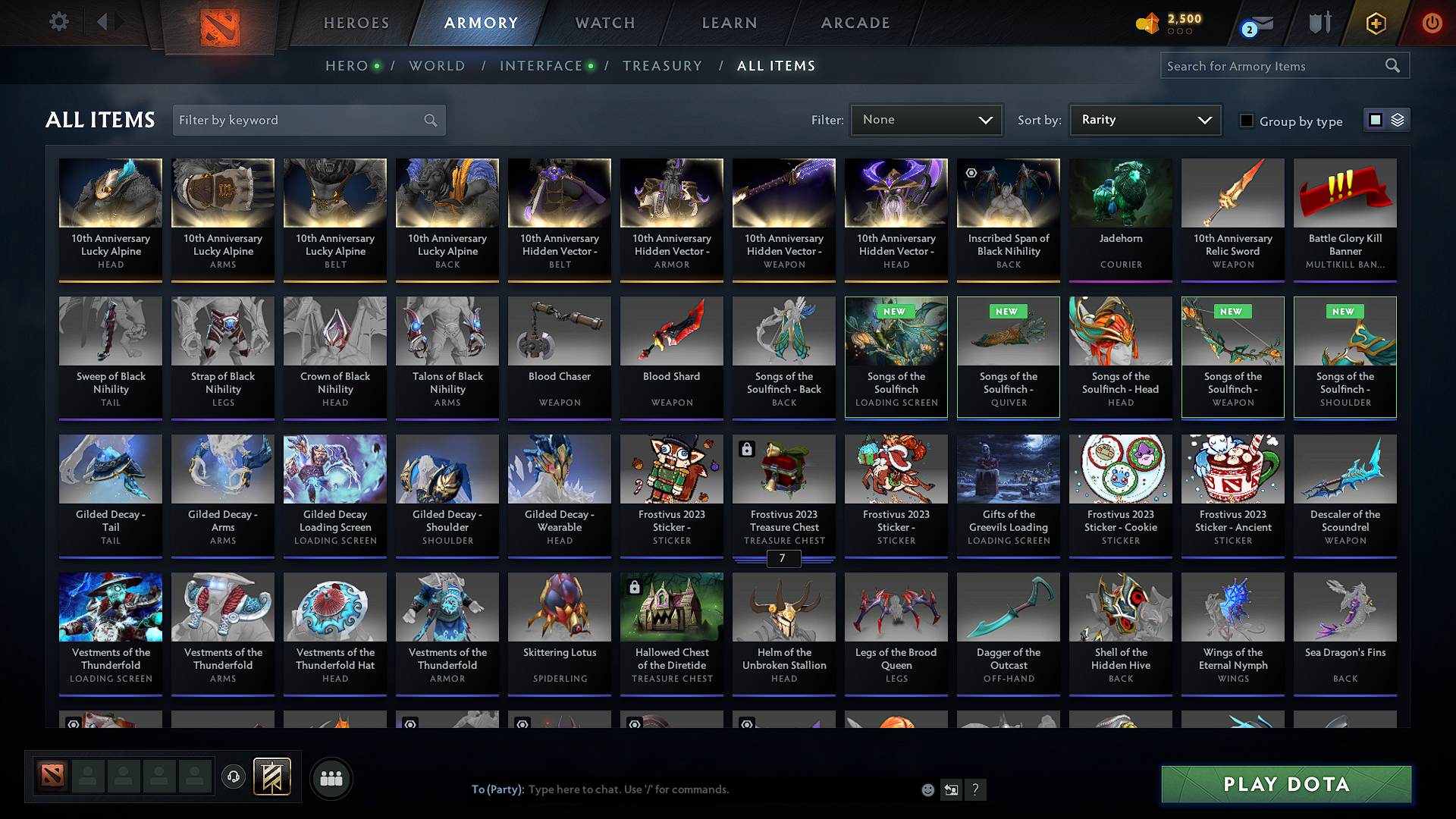Select the Jadehorn courier thumbnail

(1120, 193)
